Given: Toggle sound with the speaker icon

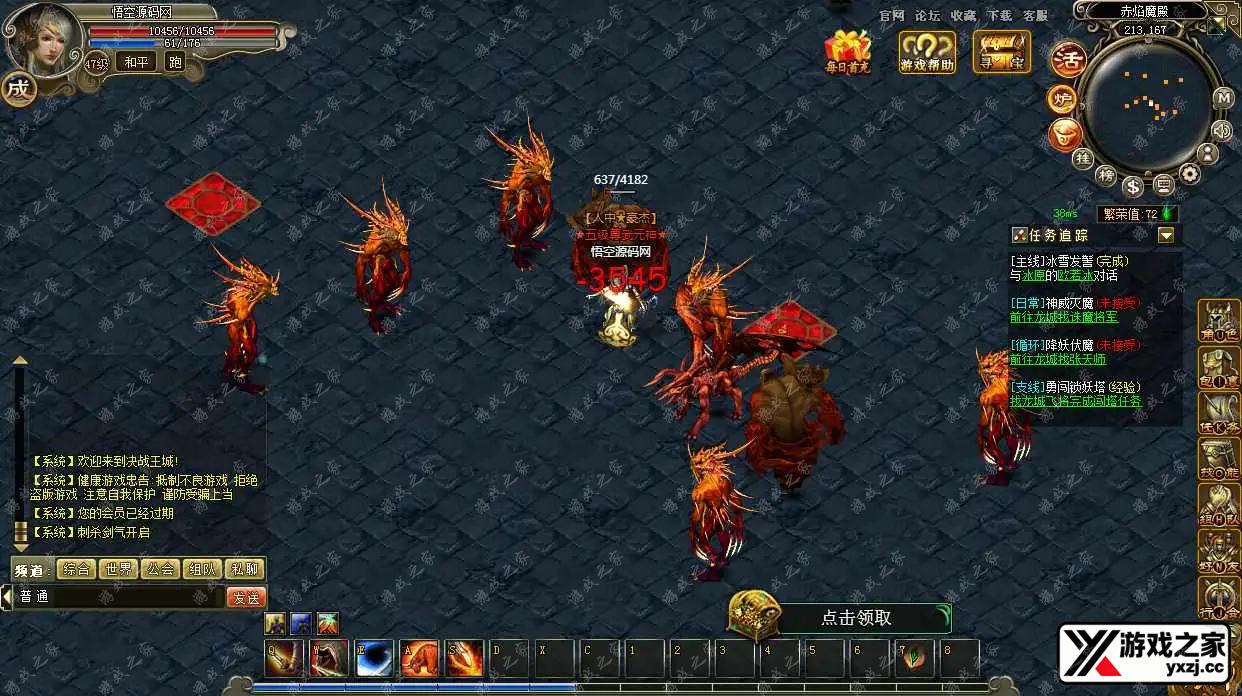Looking at the screenshot, I should point(1221,130).
